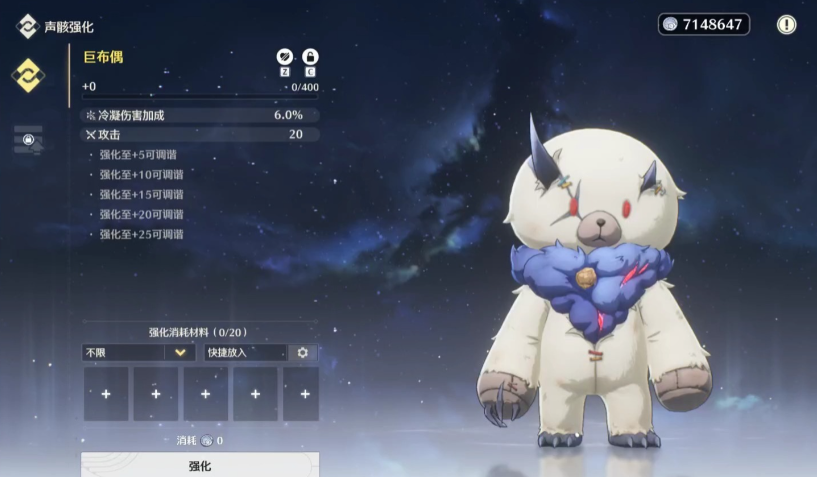Click the 强化 enhance button
The image size is (817, 477).
tap(200, 465)
